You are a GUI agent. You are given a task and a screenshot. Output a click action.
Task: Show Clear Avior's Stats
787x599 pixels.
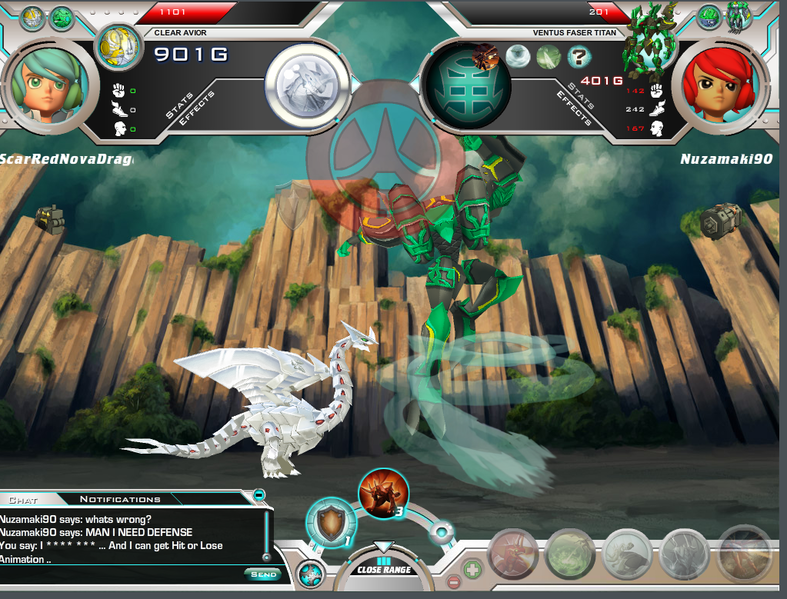tap(178, 107)
